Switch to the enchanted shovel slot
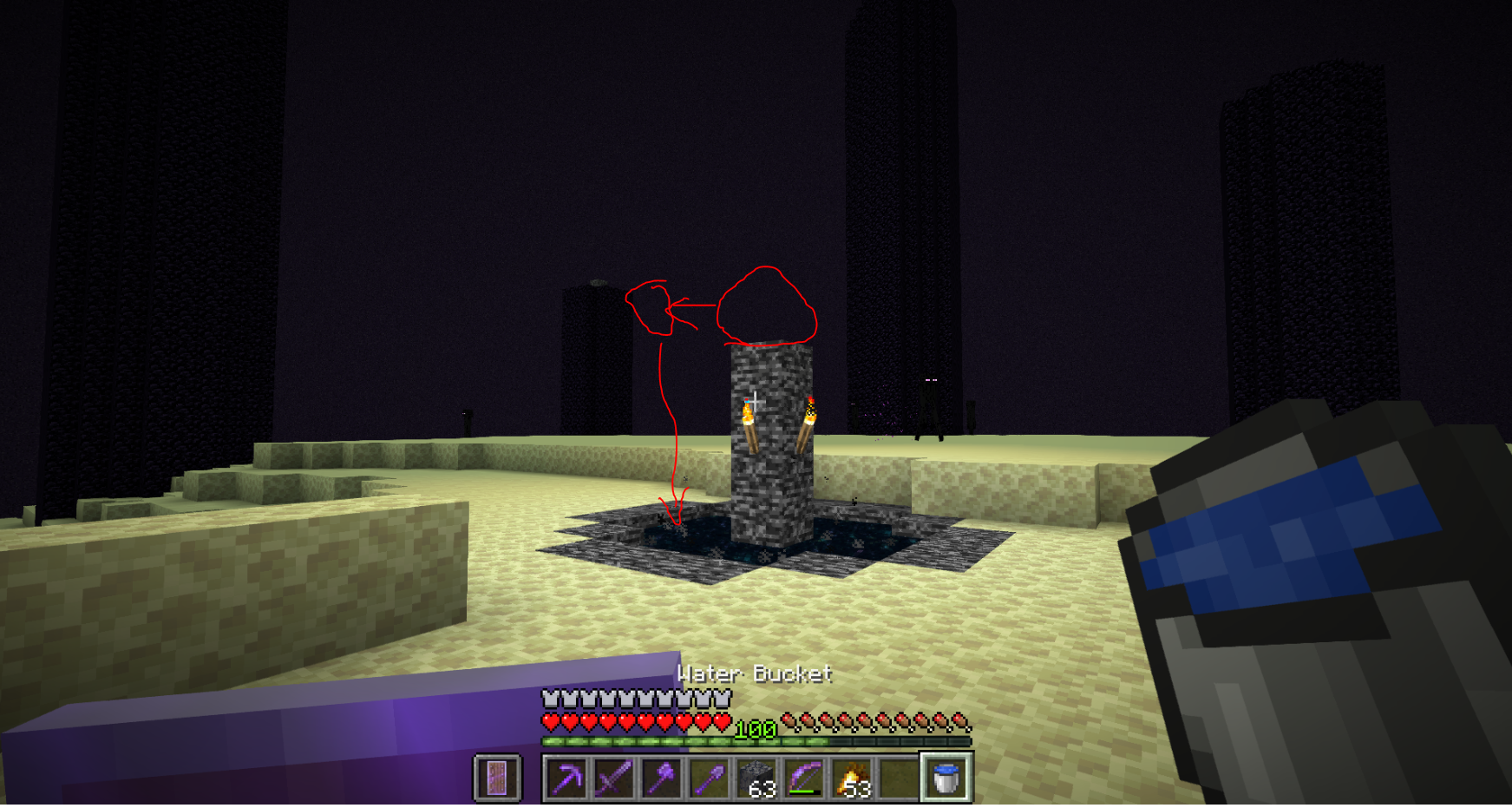The width and height of the screenshot is (1512, 808). click(709, 778)
